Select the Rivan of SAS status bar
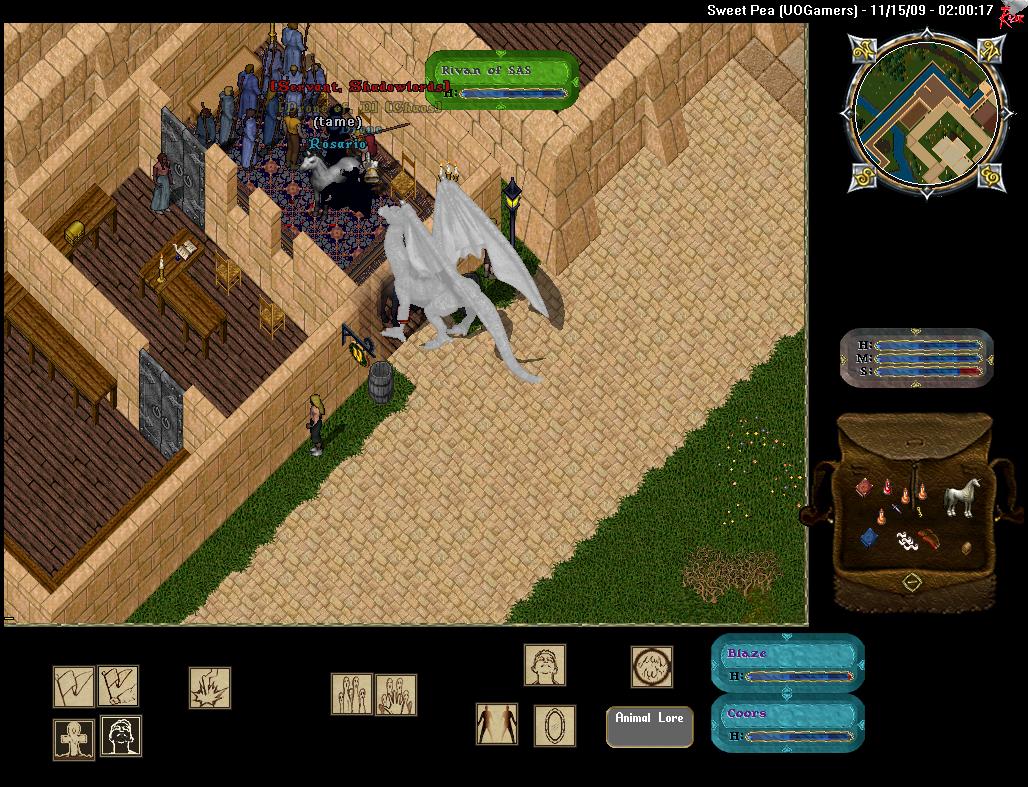The width and height of the screenshot is (1028, 787). point(503,81)
